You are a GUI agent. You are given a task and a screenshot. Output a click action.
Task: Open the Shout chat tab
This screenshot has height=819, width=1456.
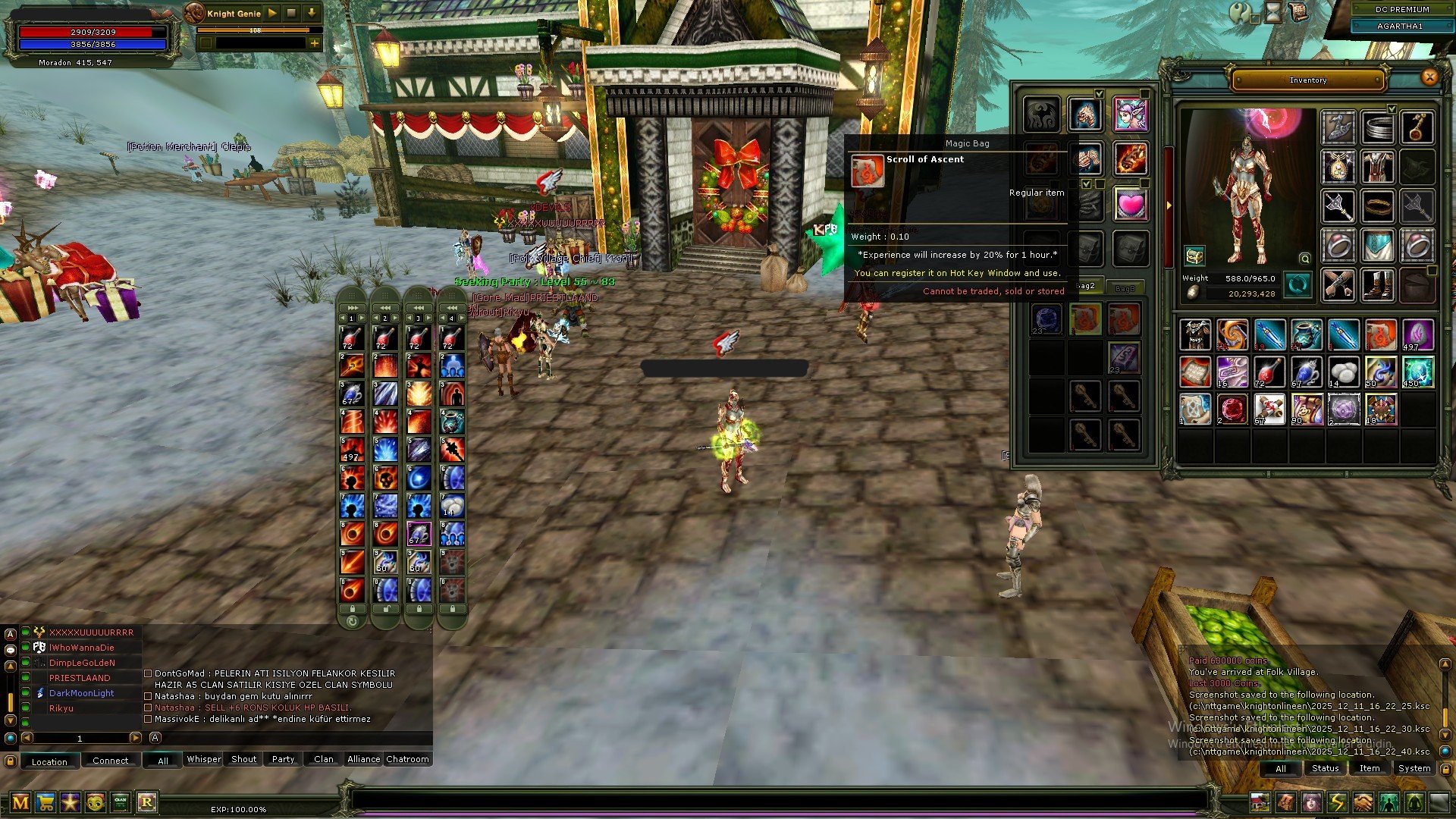click(243, 759)
